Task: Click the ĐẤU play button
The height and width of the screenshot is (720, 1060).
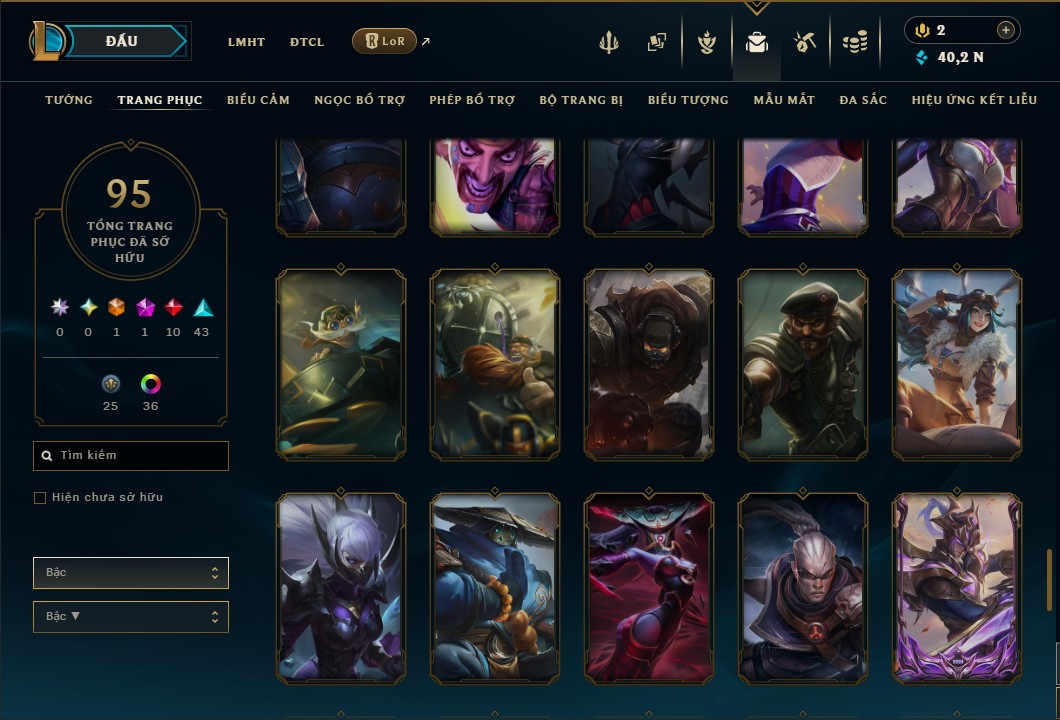Action: coord(122,41)
